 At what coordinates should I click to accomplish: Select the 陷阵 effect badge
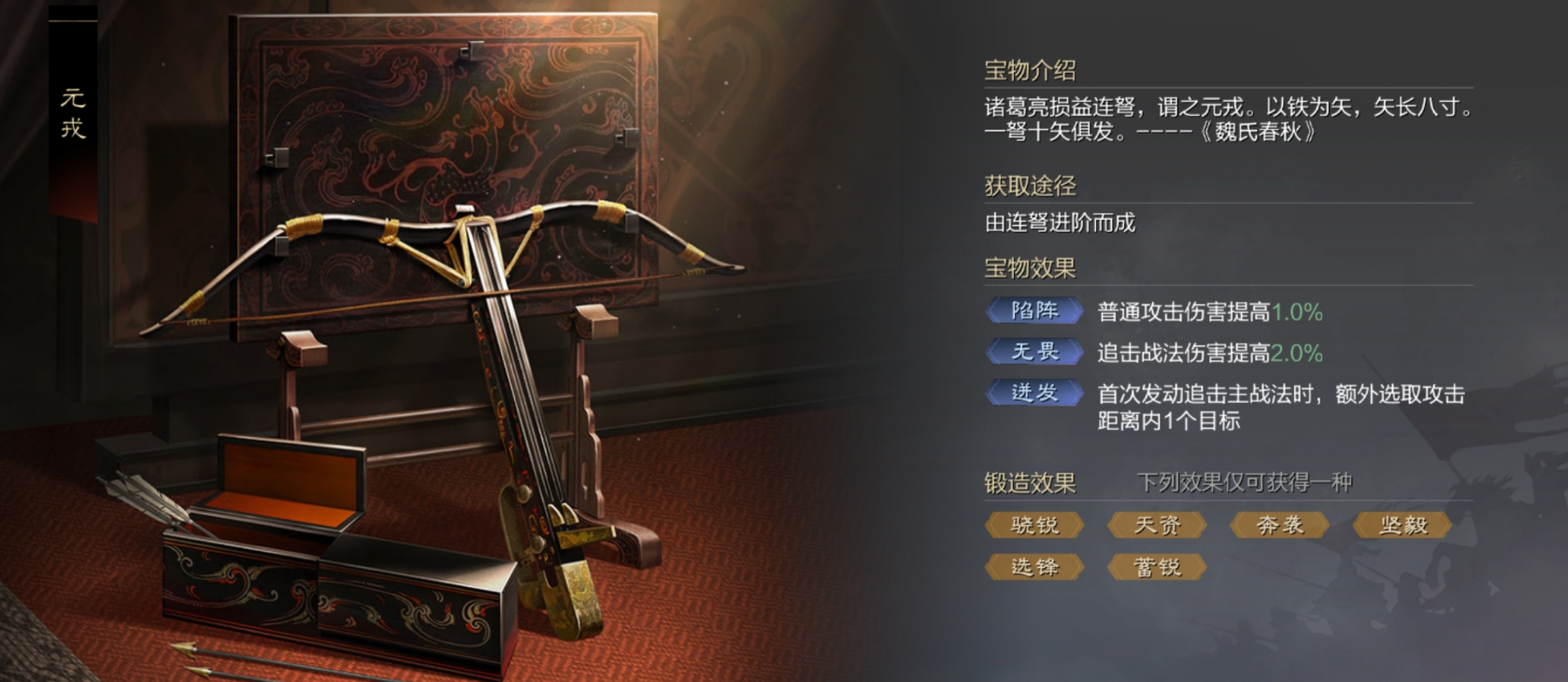pyautogui.click(x=1033, y=311)
